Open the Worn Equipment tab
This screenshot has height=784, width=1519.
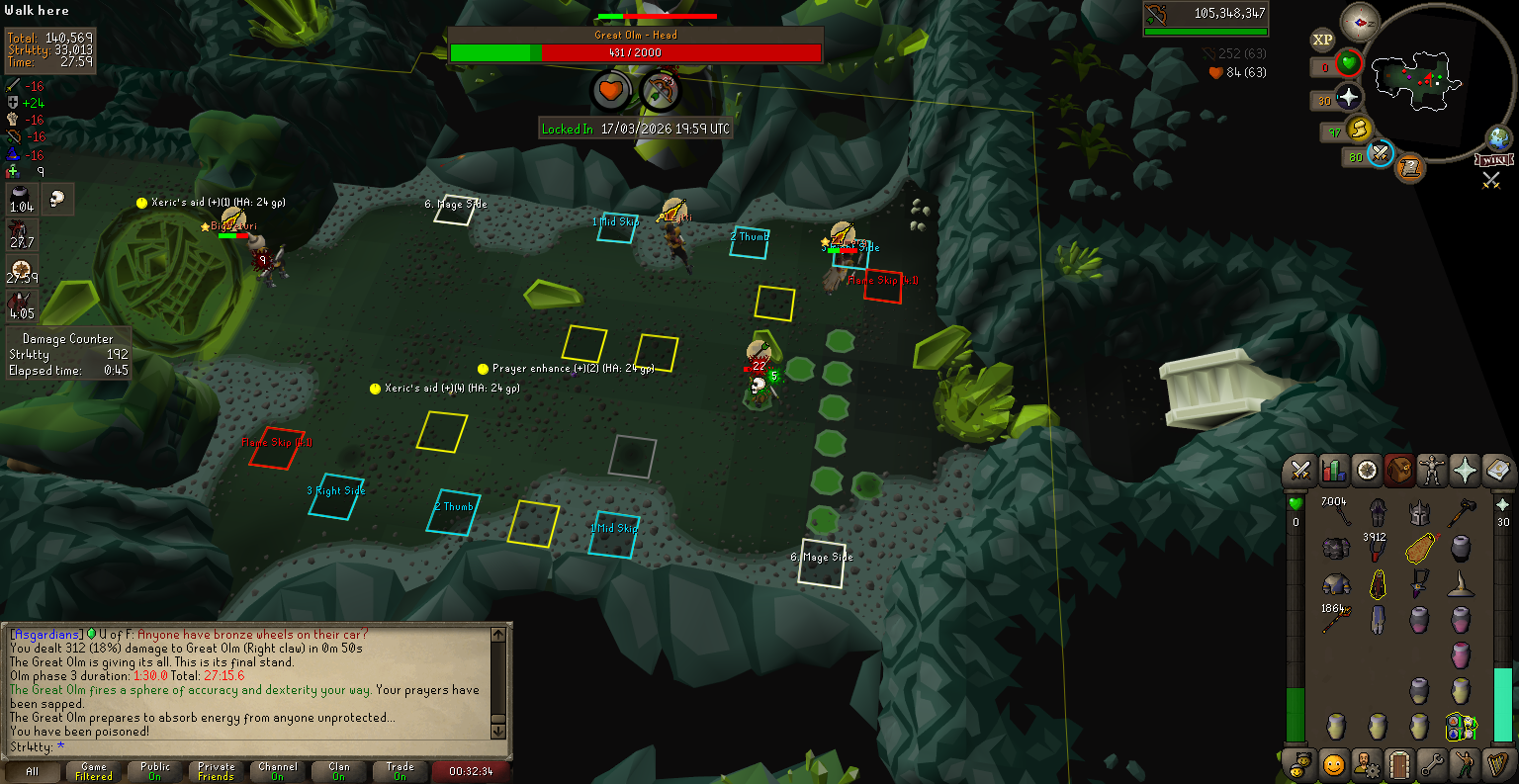(x=1431, y=471)
